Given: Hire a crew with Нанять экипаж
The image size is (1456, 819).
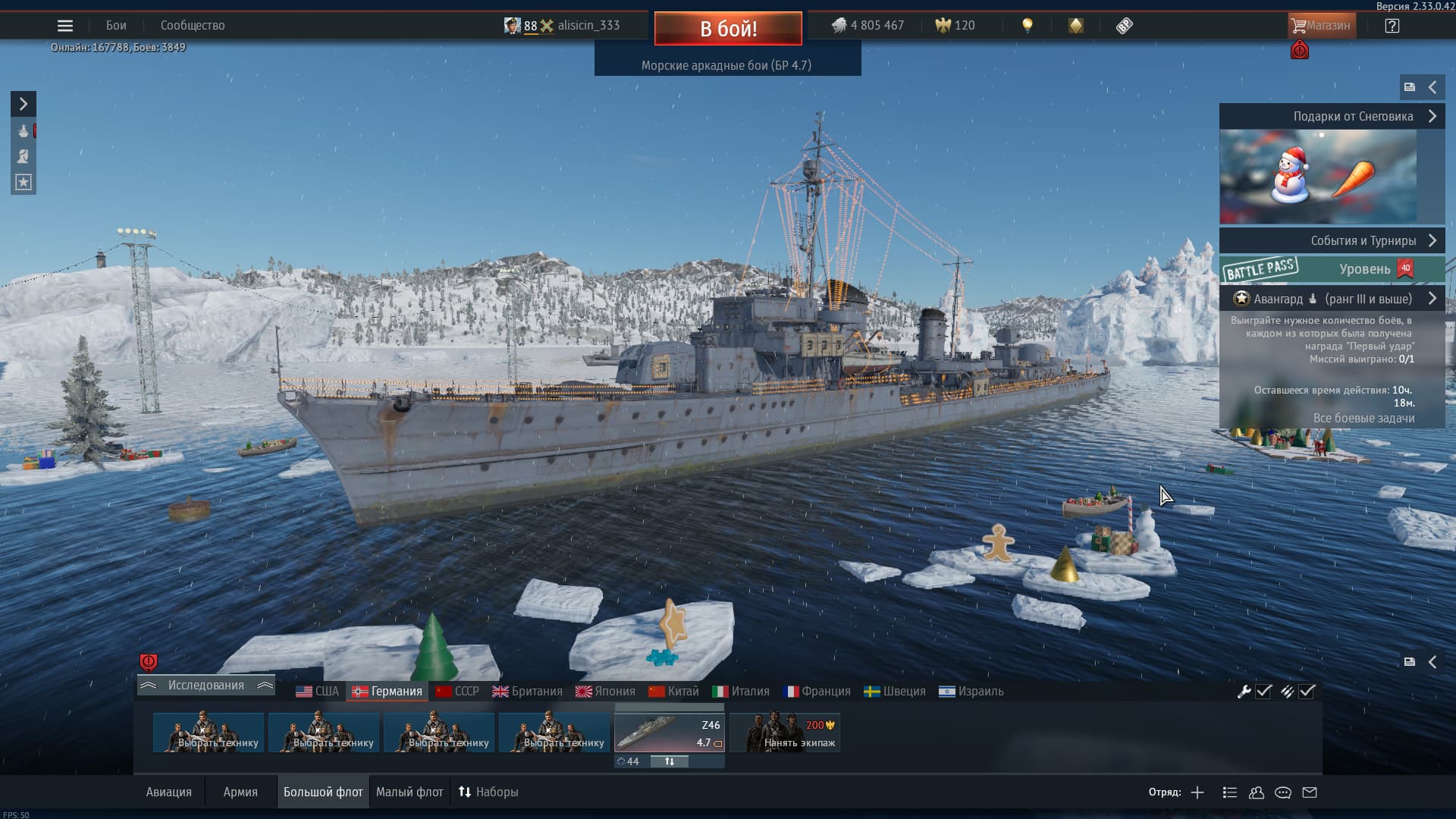Looking at the screenshot, I should click(785, 733).
